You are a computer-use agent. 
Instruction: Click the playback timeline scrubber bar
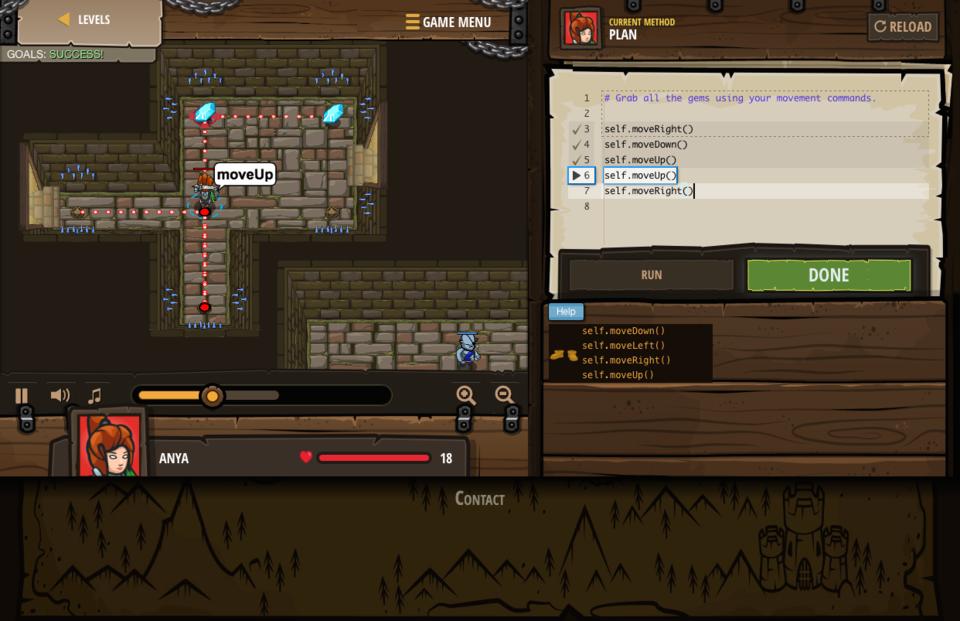(x=262, y=396)
